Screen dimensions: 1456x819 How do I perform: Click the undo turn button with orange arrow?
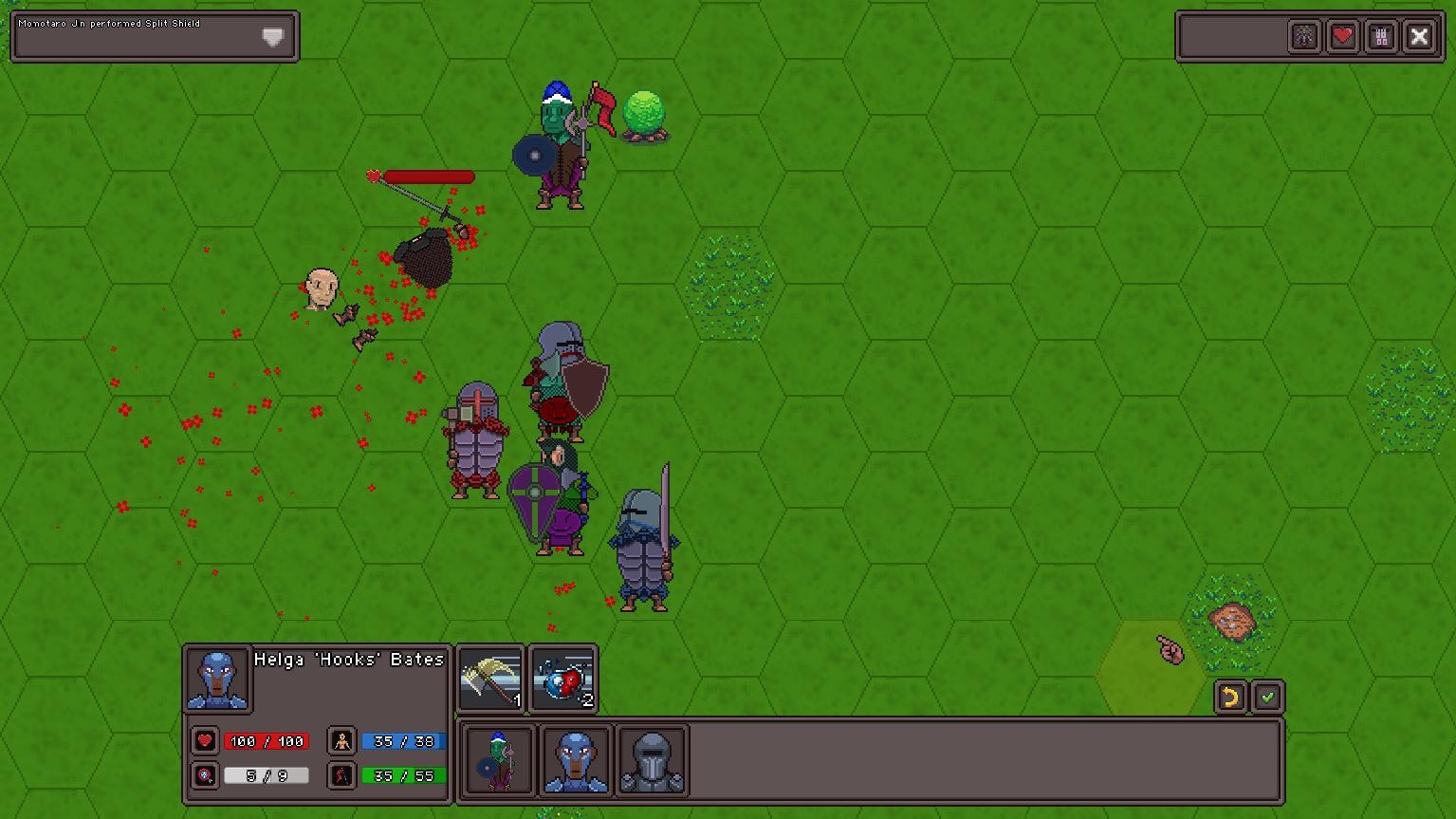click(x=1230, y=698)
